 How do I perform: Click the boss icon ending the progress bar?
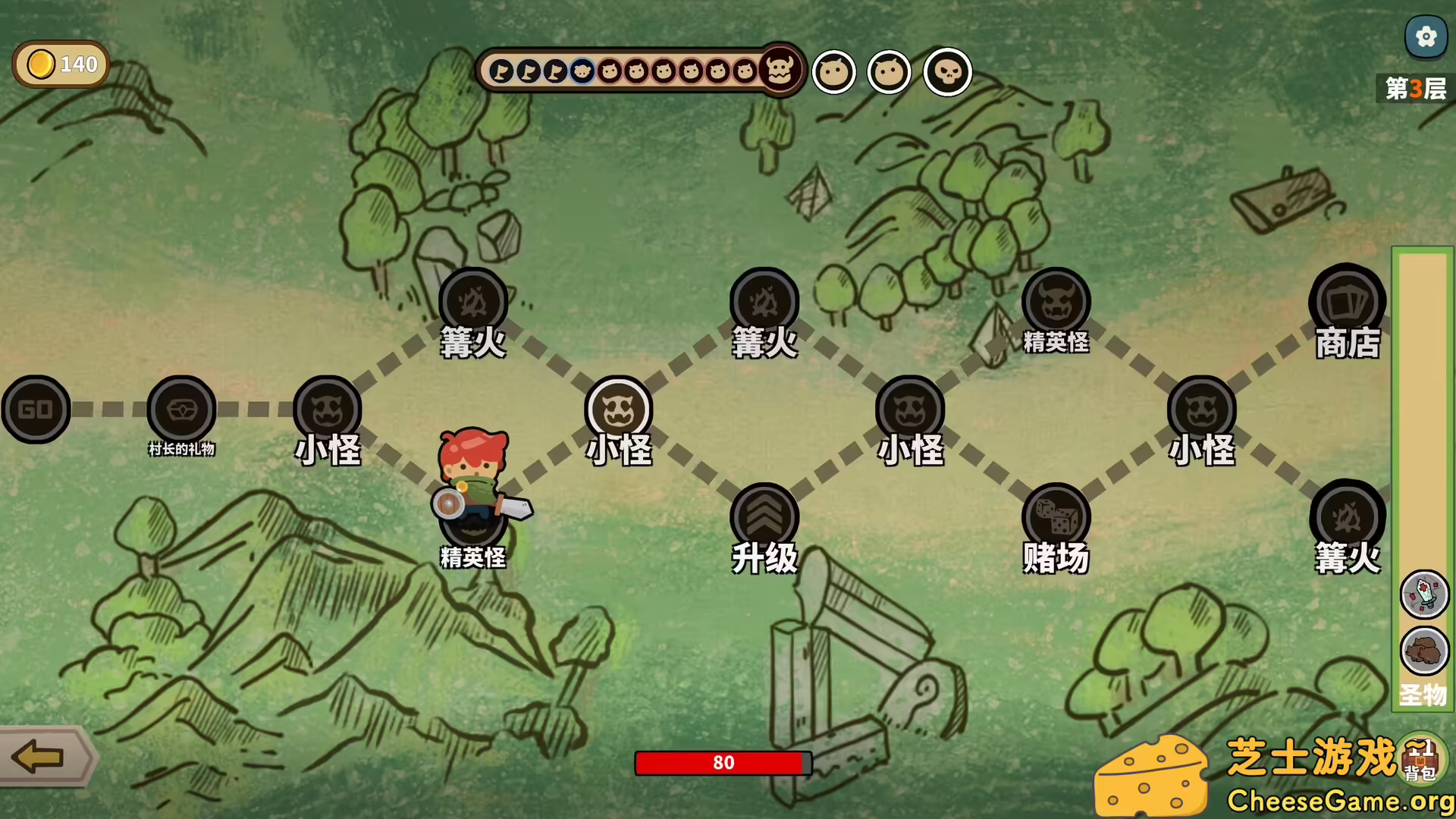780,71
